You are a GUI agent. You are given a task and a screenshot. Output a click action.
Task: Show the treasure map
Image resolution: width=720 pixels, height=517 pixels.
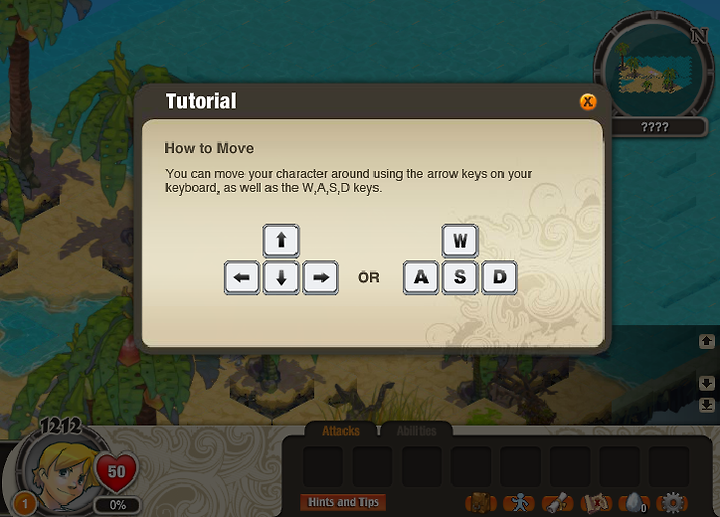(x=598, y=502)
